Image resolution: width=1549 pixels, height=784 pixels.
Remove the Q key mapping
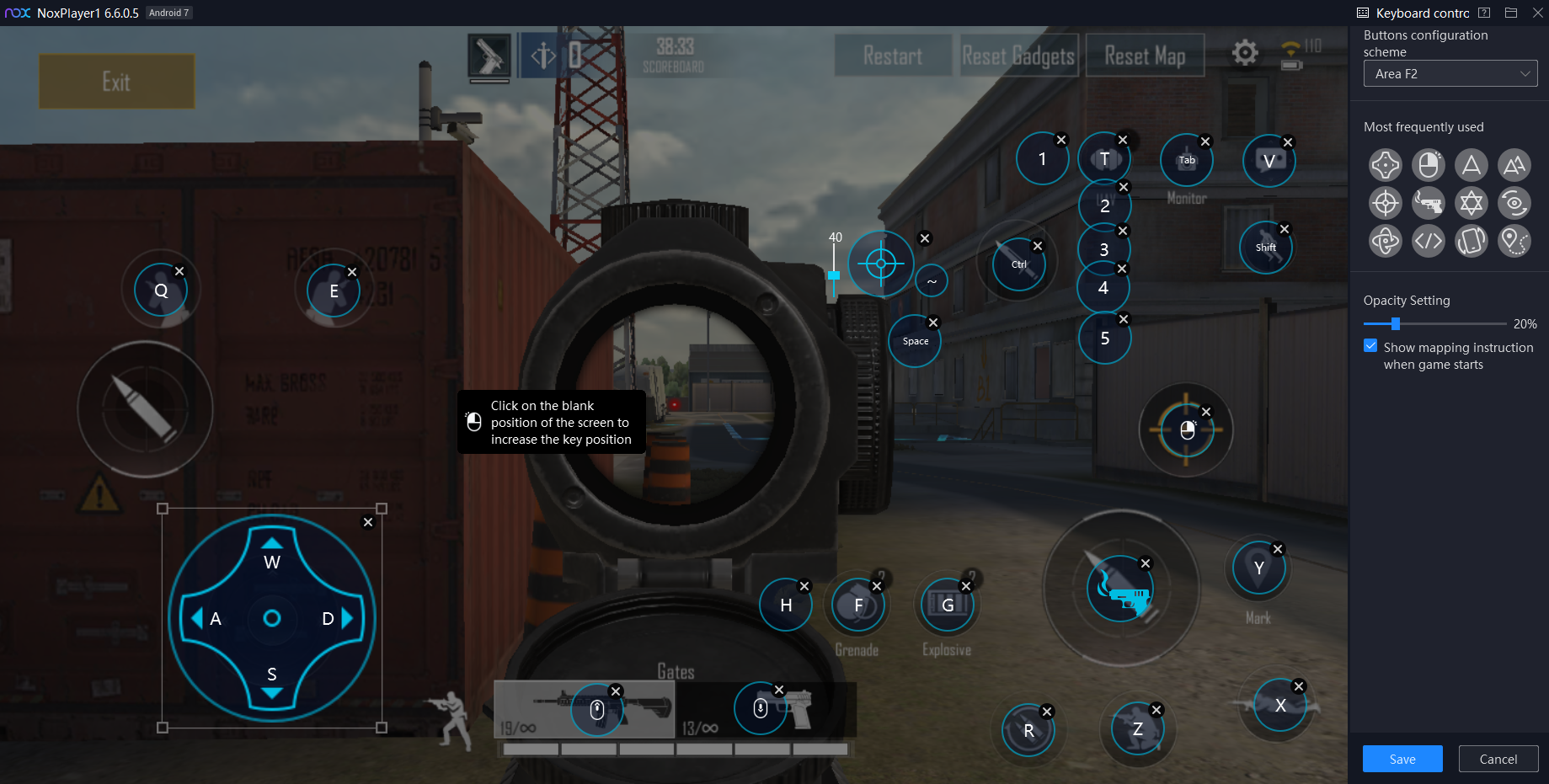click(179, 271)
